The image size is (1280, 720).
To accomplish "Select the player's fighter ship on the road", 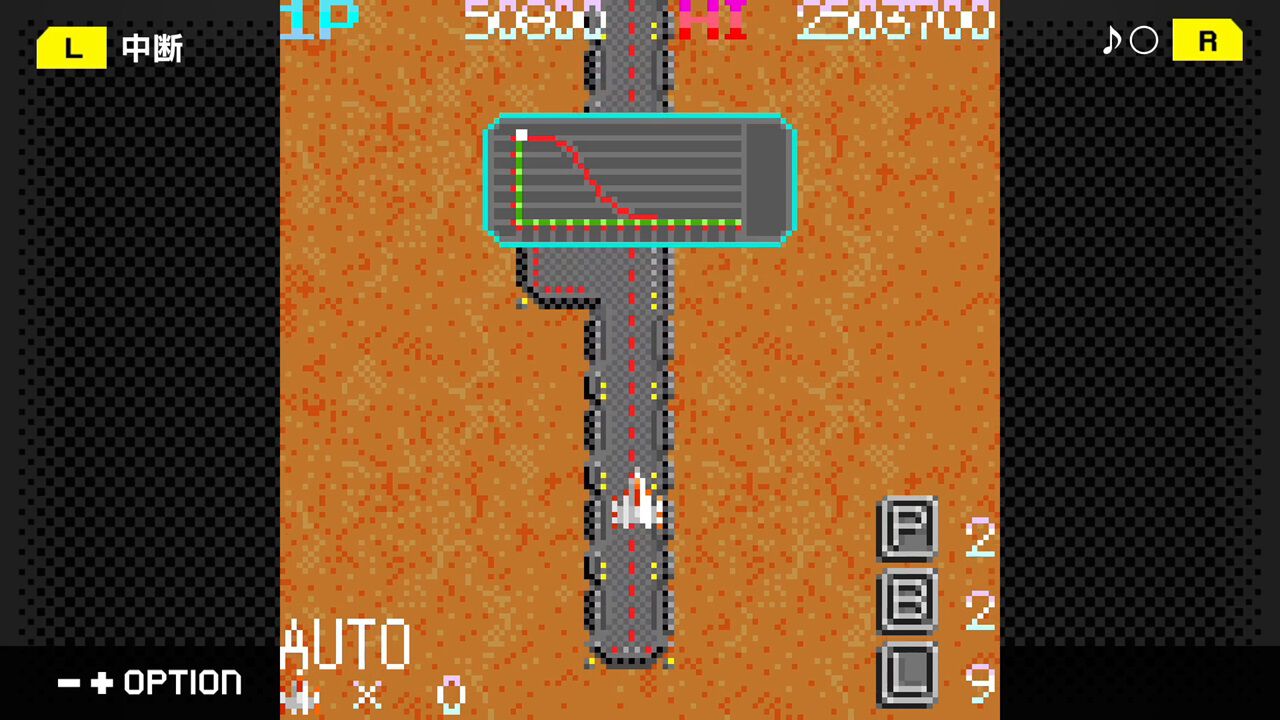I will click(x=637, y=505).
